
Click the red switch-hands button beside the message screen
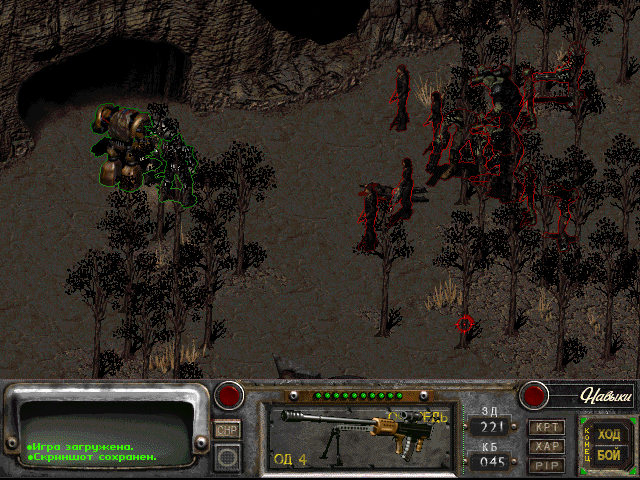coord(231,395)
